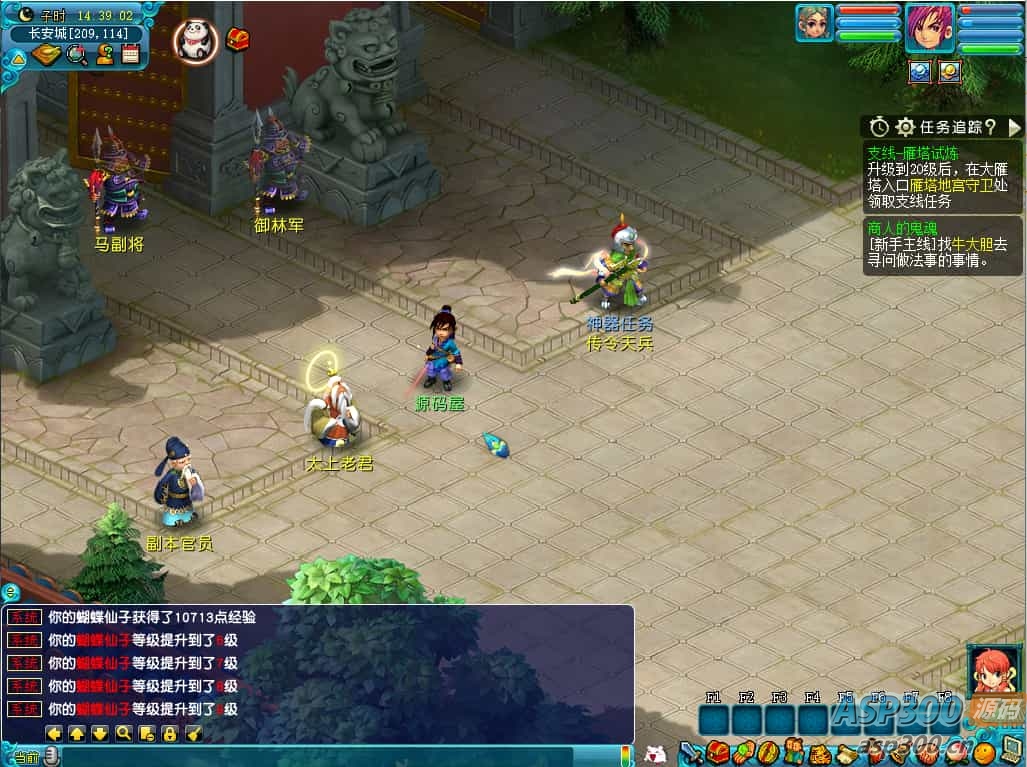Collapse the top-left panel with triangle button
Viewport: 1027px width, 767px height.
(17, 58)
